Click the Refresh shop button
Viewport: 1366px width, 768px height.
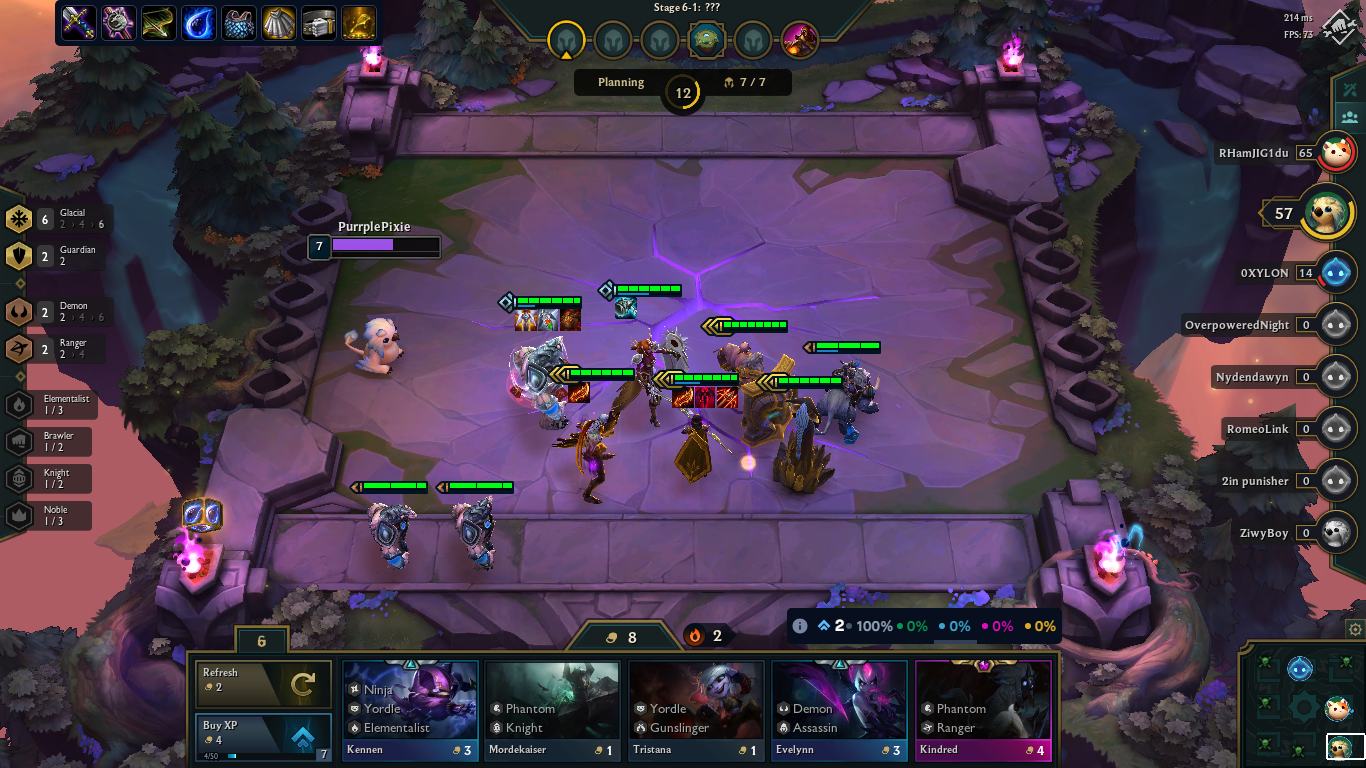coord(262,684)
